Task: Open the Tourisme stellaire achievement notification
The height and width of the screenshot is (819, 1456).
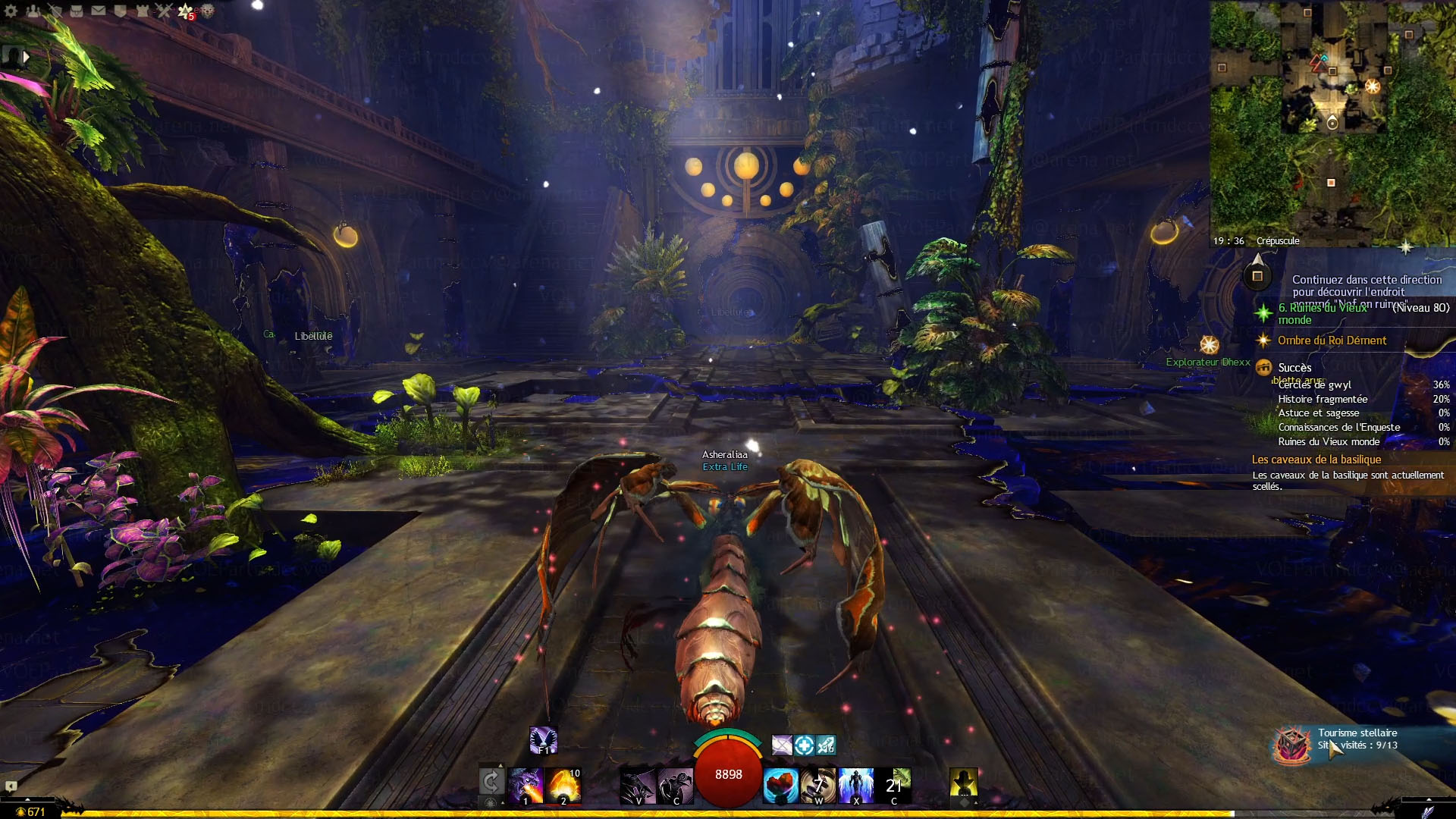Action: (1357, 739)
